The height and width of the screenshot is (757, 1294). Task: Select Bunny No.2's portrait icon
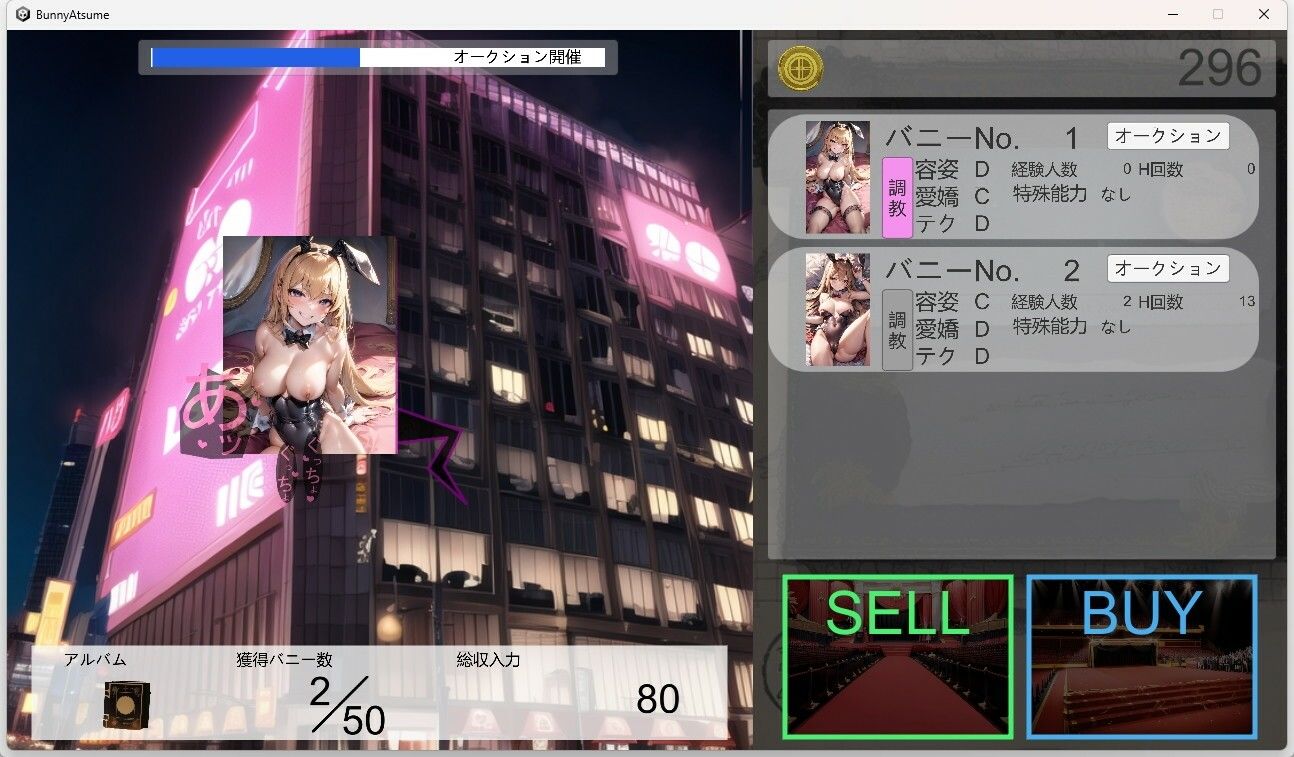(837, 309)
